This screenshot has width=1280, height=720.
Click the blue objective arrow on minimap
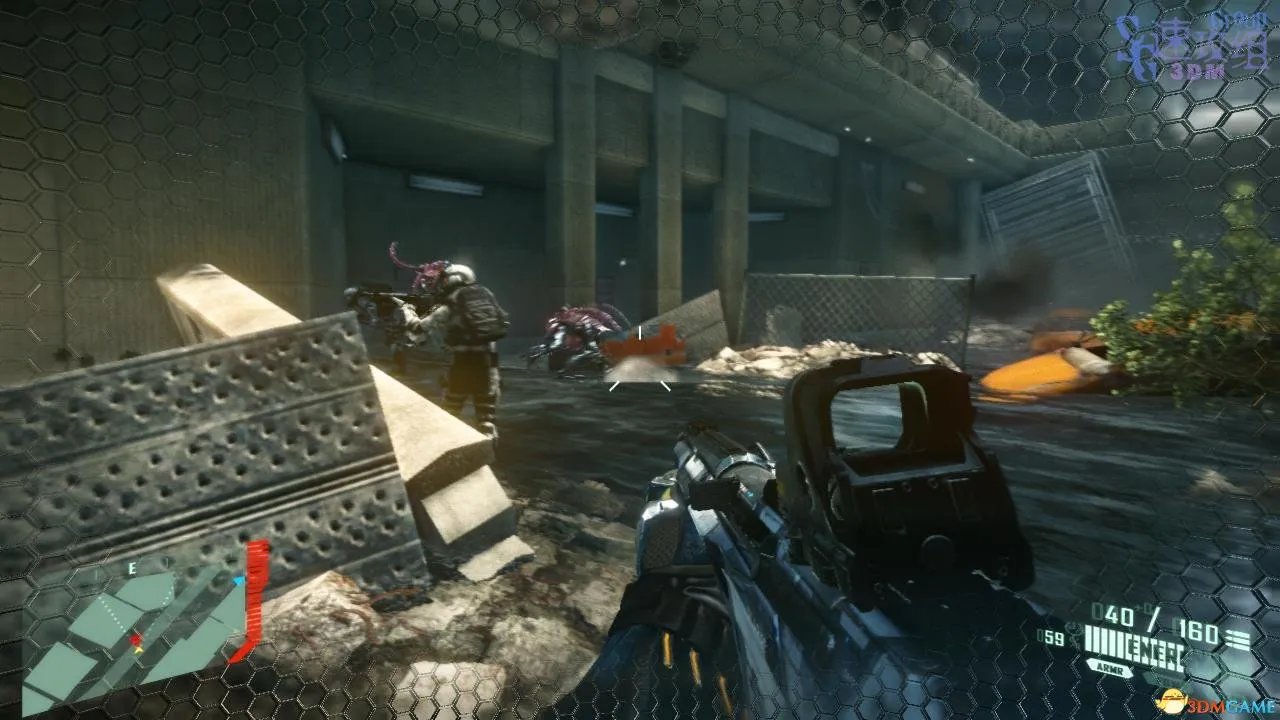point(239,580)
